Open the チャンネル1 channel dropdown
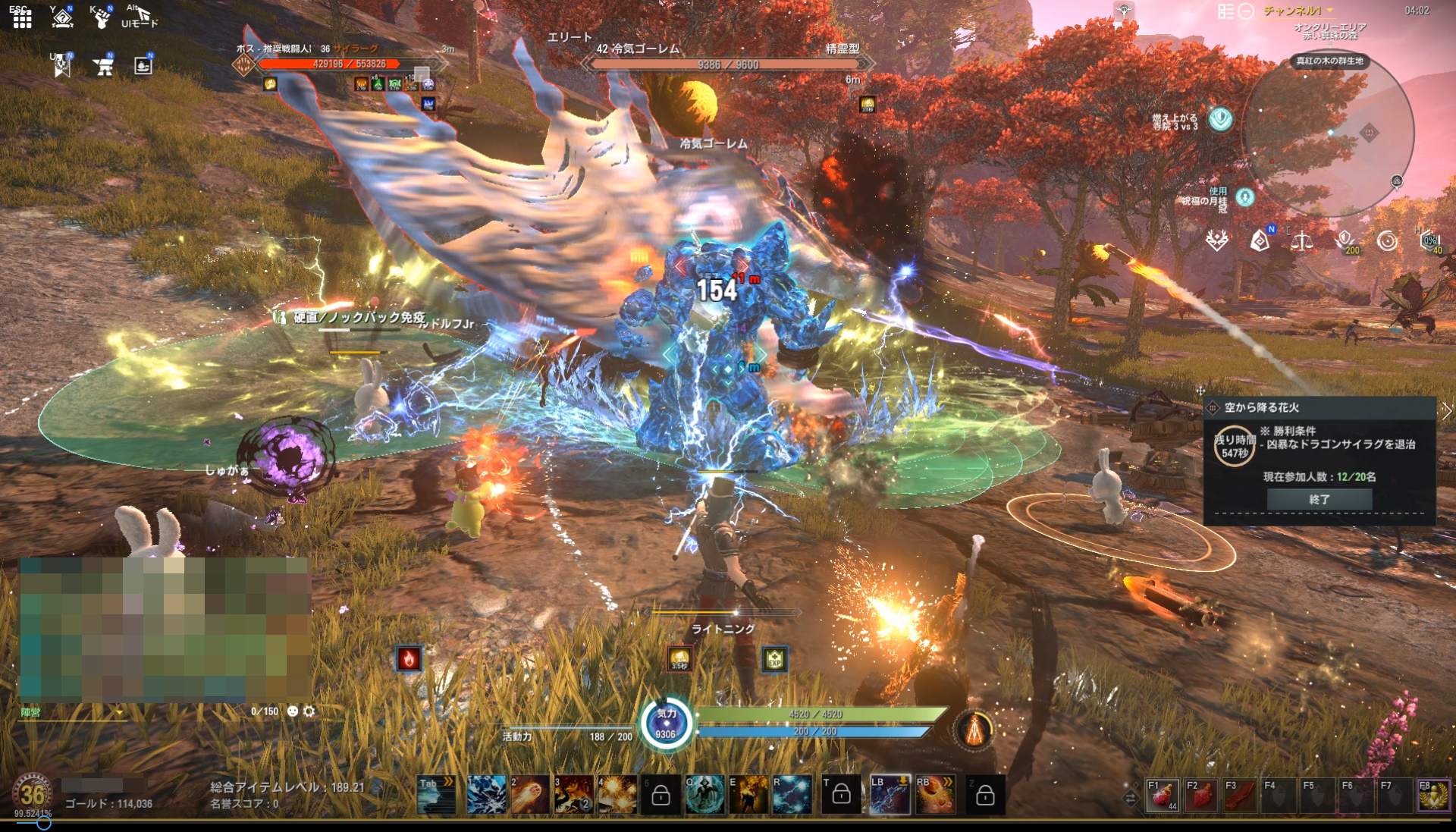 click(1298, 11)
